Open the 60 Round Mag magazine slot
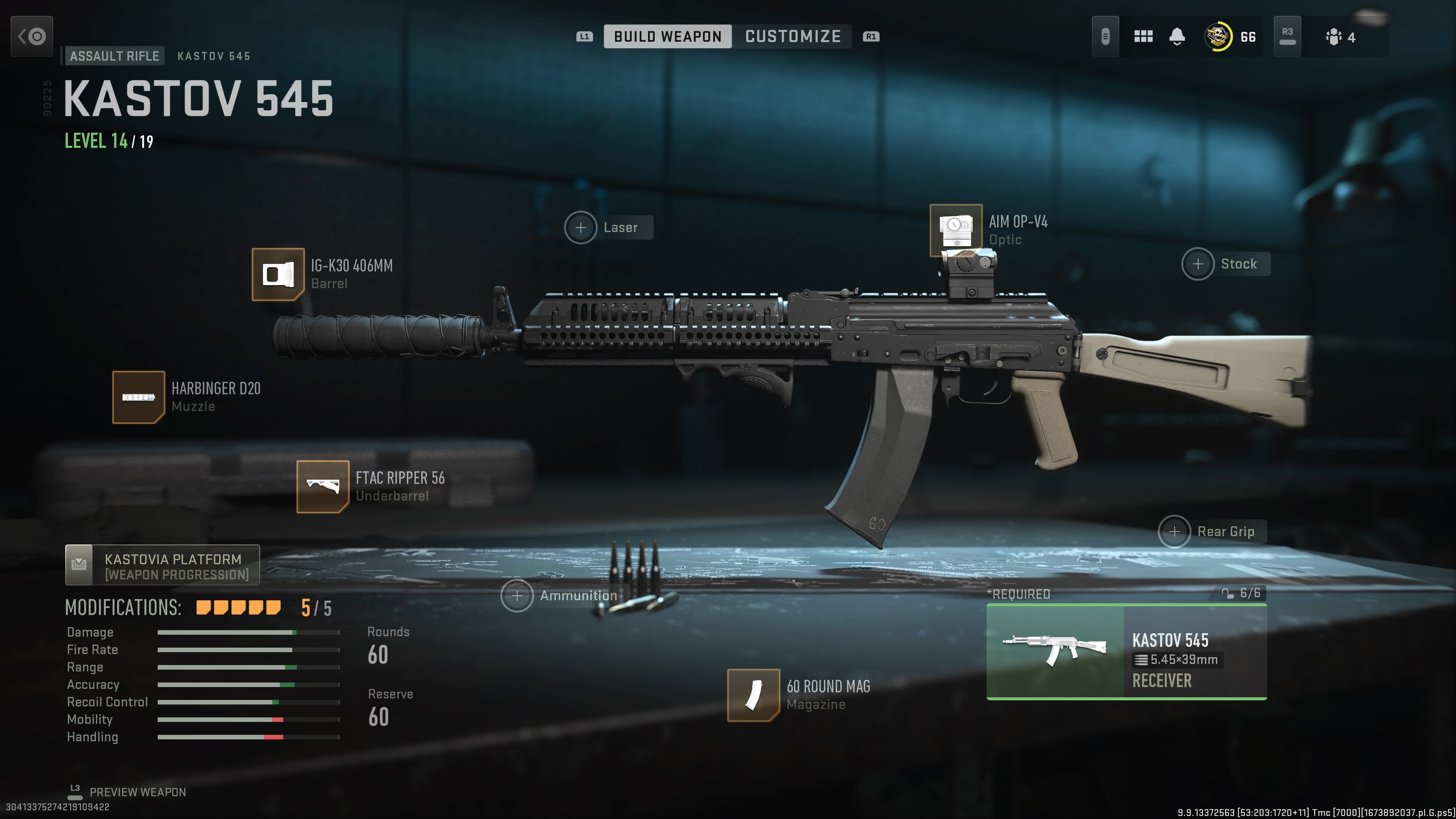This screenshot has width=1456, height=819. coord(753,695)
